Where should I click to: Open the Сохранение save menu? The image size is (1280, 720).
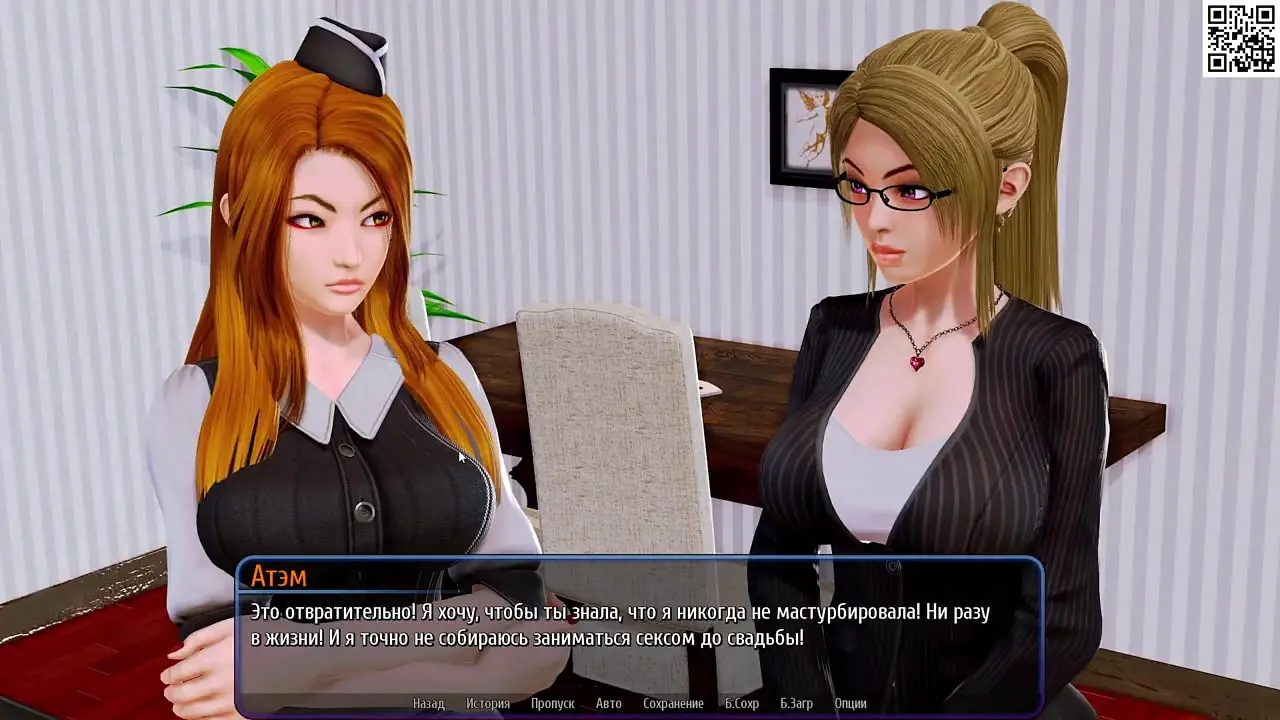click(673, 704)
